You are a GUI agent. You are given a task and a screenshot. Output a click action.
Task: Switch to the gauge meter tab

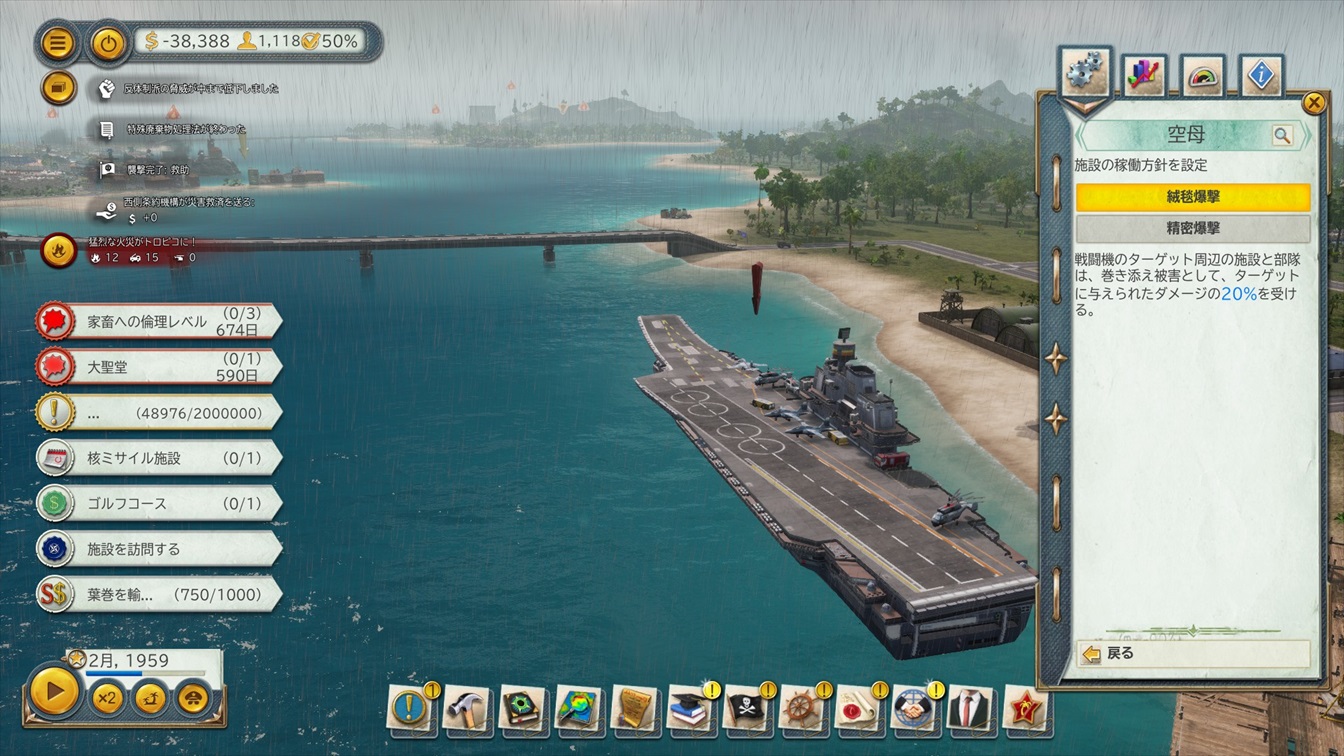click(x=1203, y=75)
